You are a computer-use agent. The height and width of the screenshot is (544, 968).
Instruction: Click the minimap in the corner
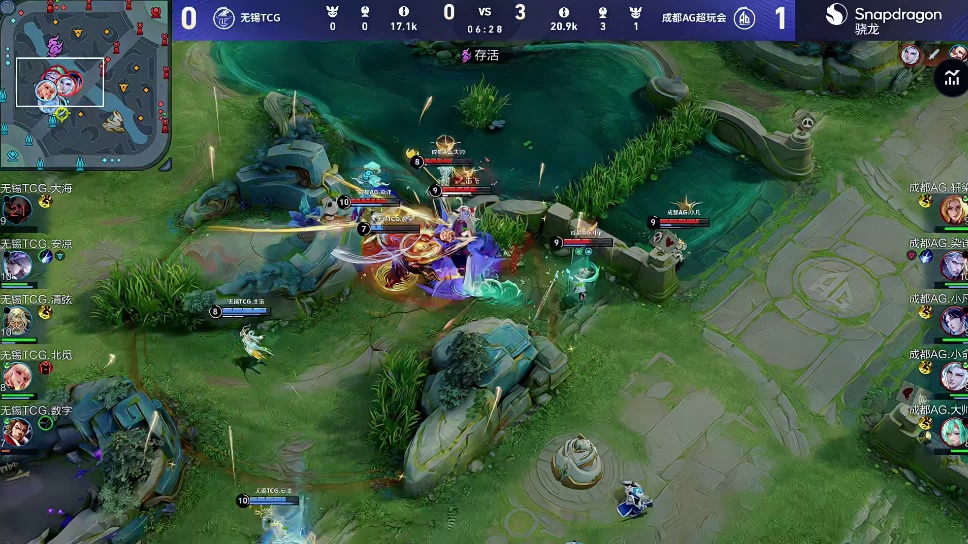point(85,85)
